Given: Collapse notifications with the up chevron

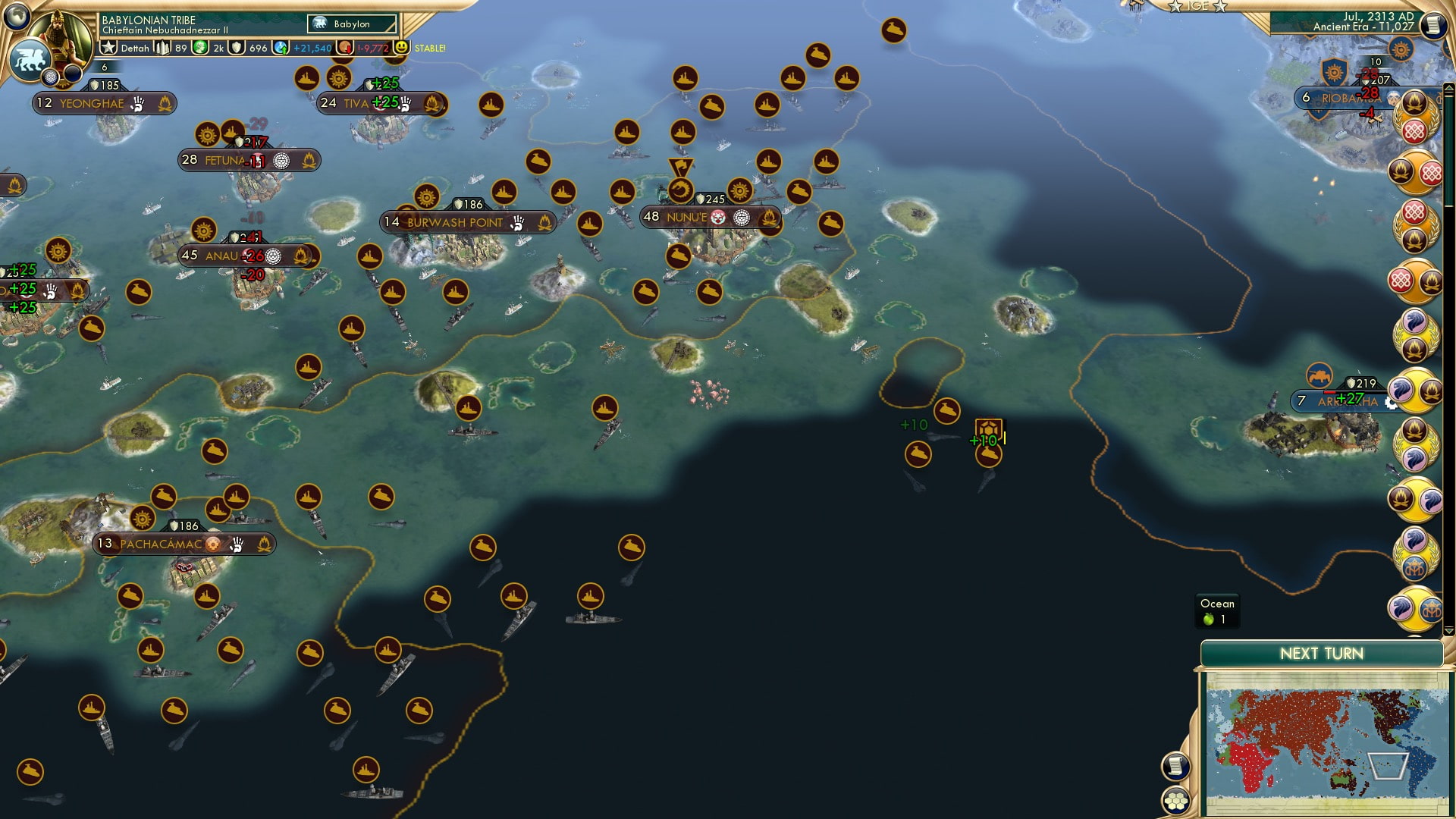Looking at the screenshot, I should pos(1449,87).
